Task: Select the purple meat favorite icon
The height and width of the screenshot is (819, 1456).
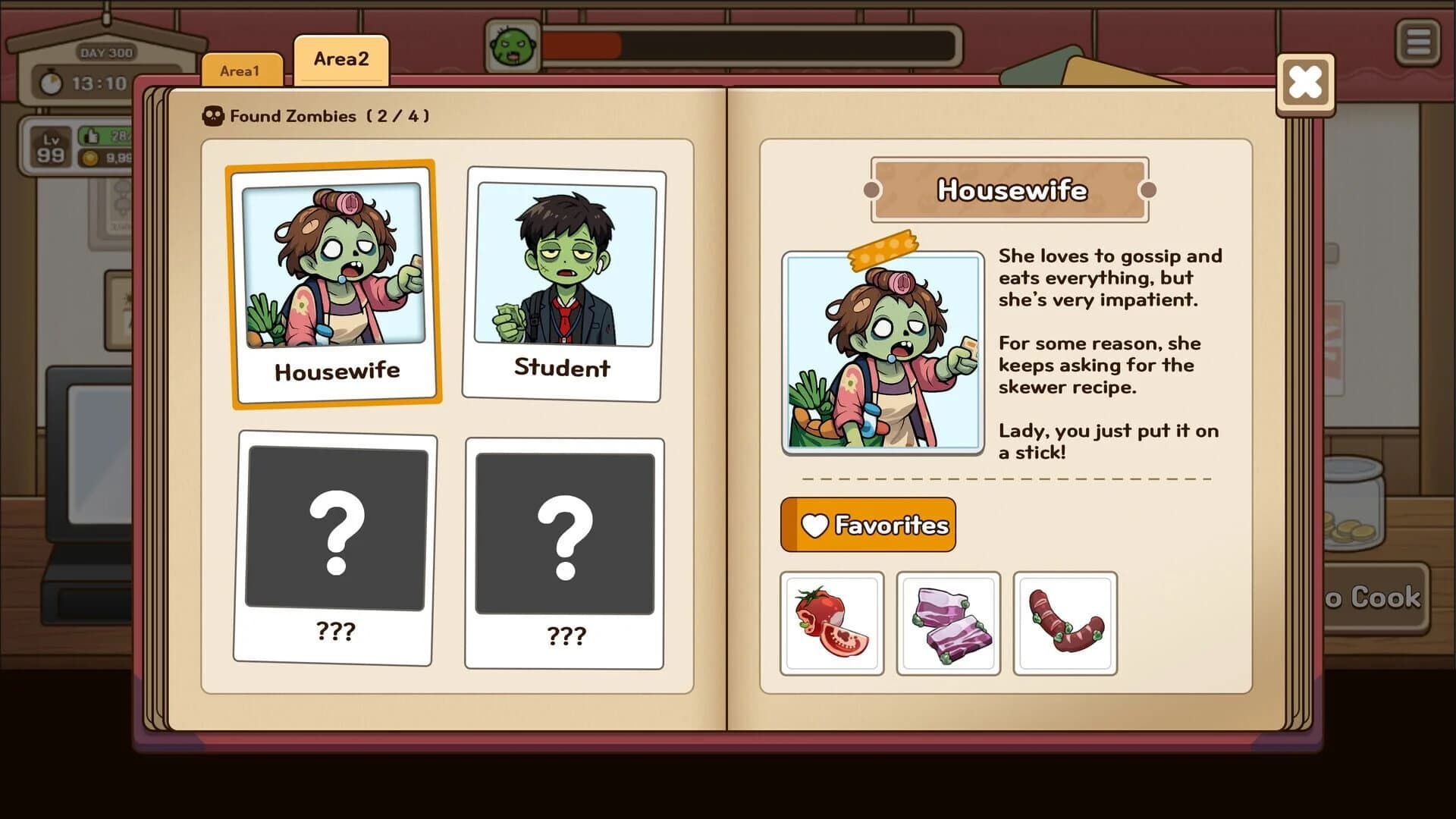Action: click(948, 623)
